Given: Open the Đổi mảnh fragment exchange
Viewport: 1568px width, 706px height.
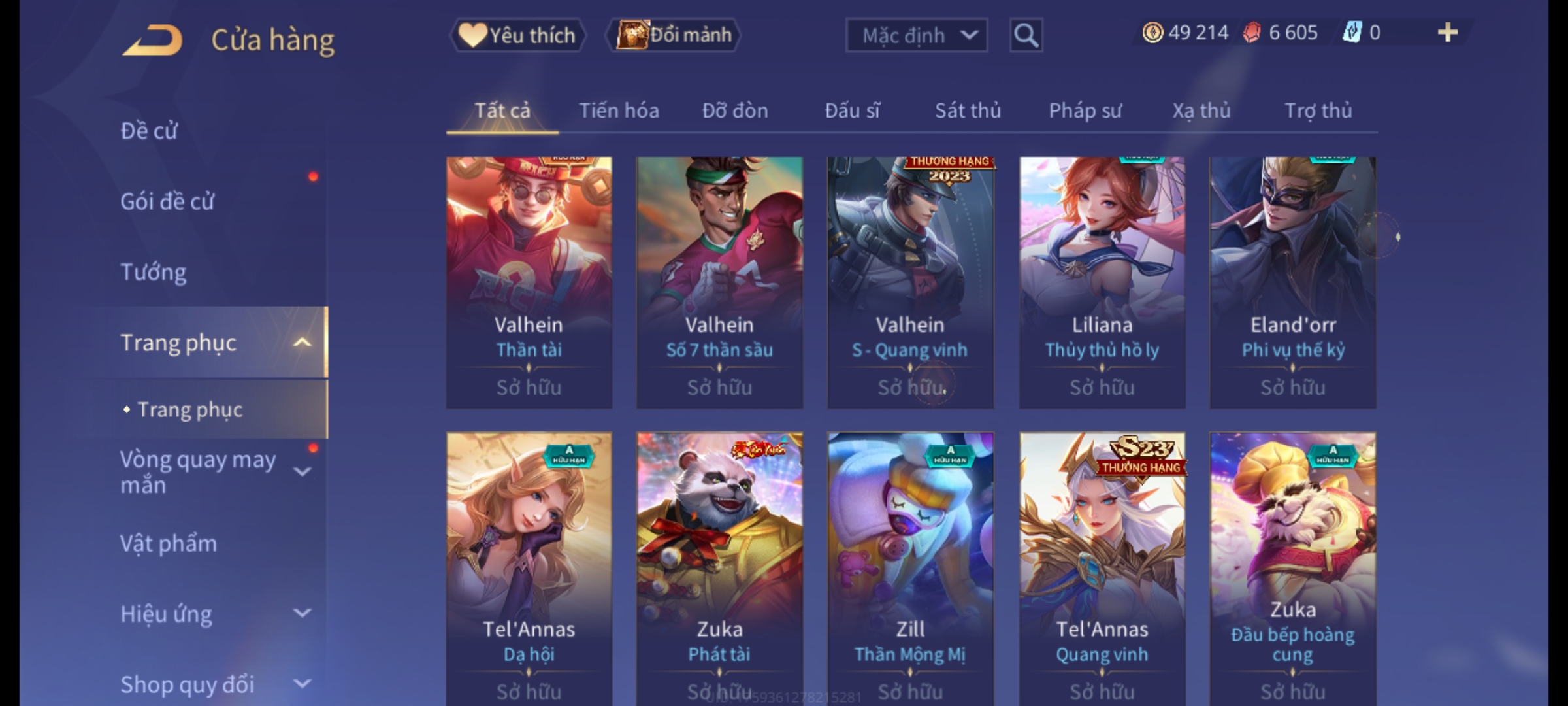Looking at the screenshot, I should pyautogui.click(x=674, y=35).
